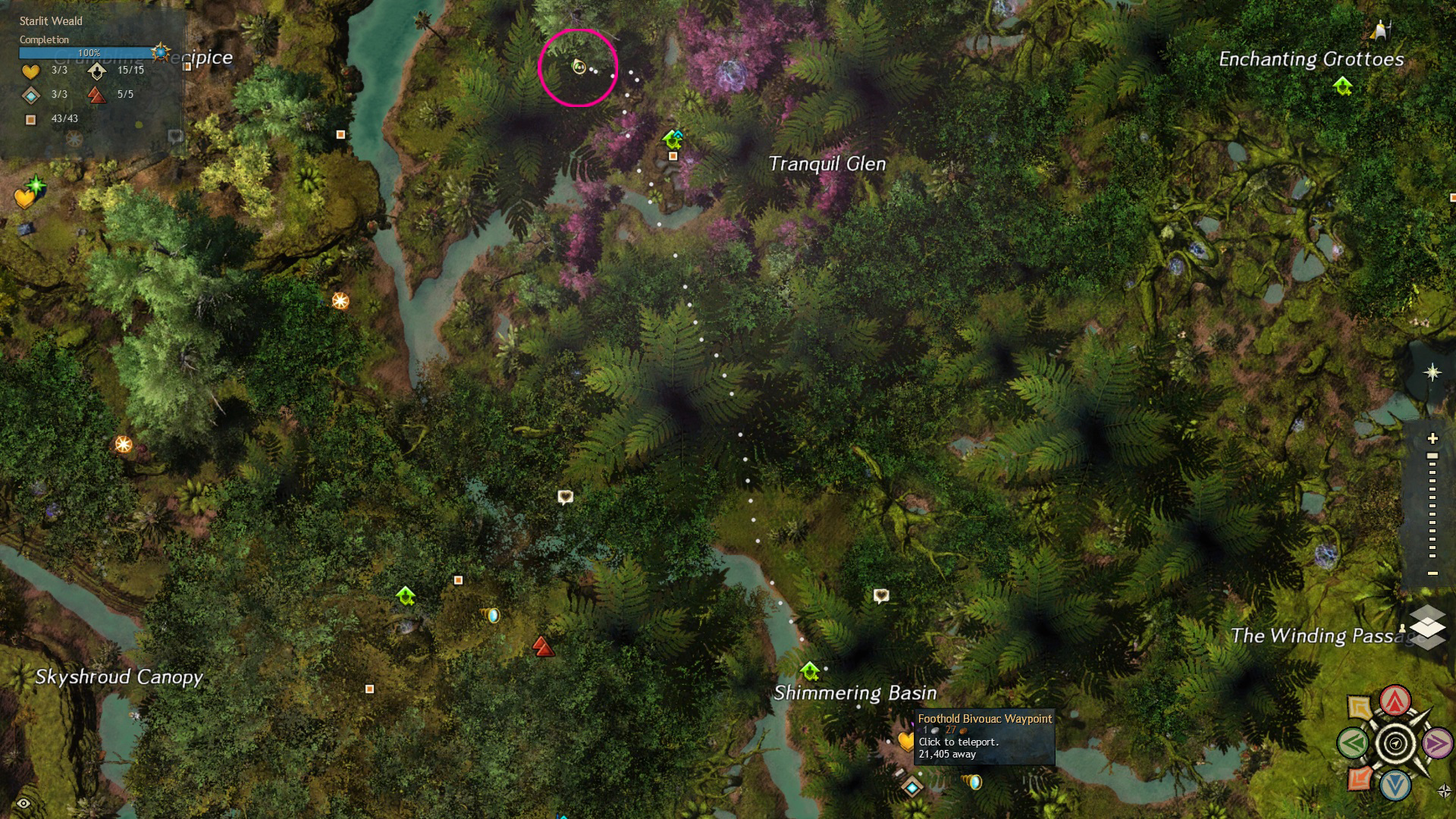The image size is (1456, 819).
Task: Click the map completion reward star icon
Action: (160, 52)
